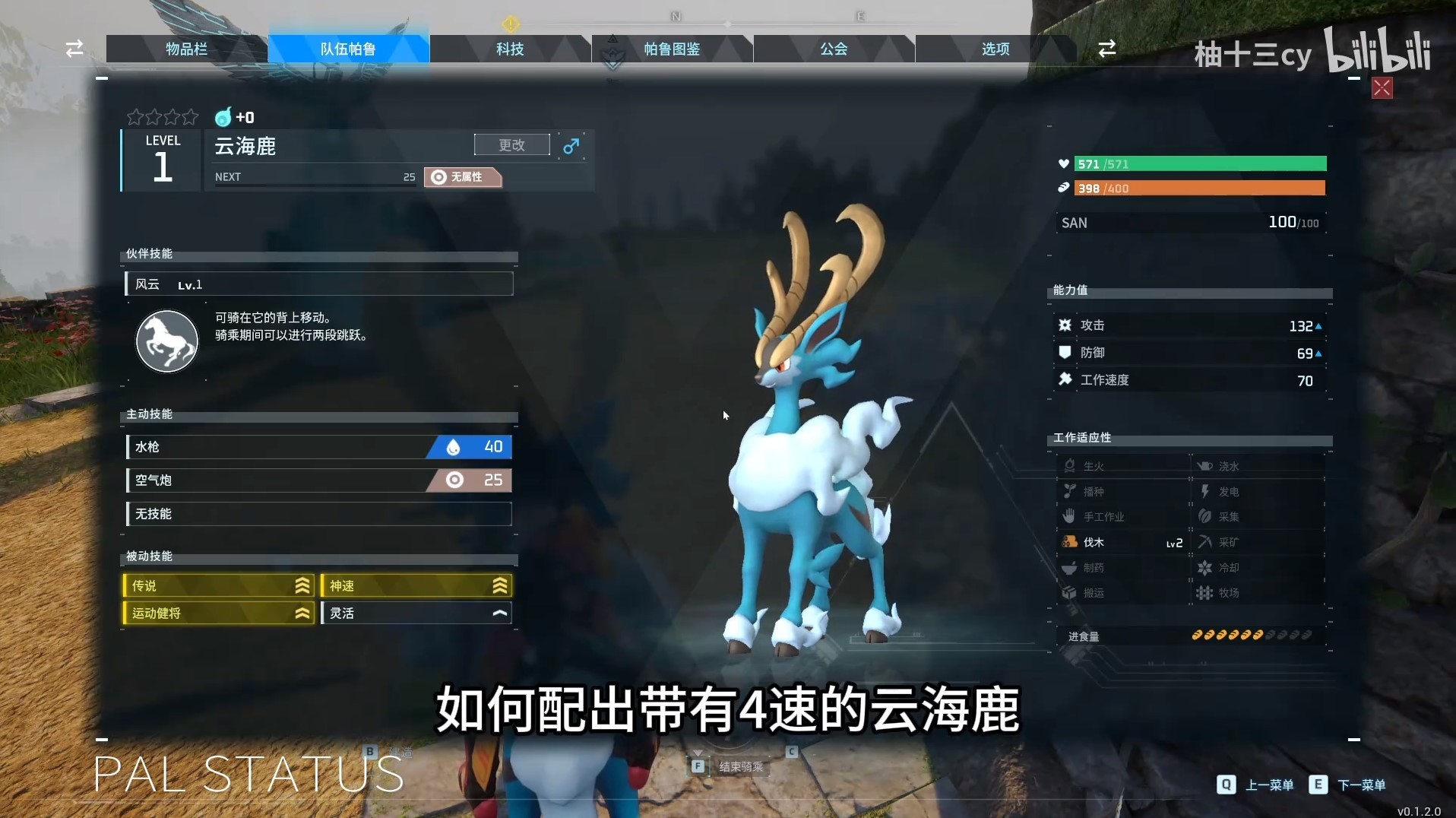Click the right swap arrows icon
The image size is (1456, 818).
tap(1107, 49)
